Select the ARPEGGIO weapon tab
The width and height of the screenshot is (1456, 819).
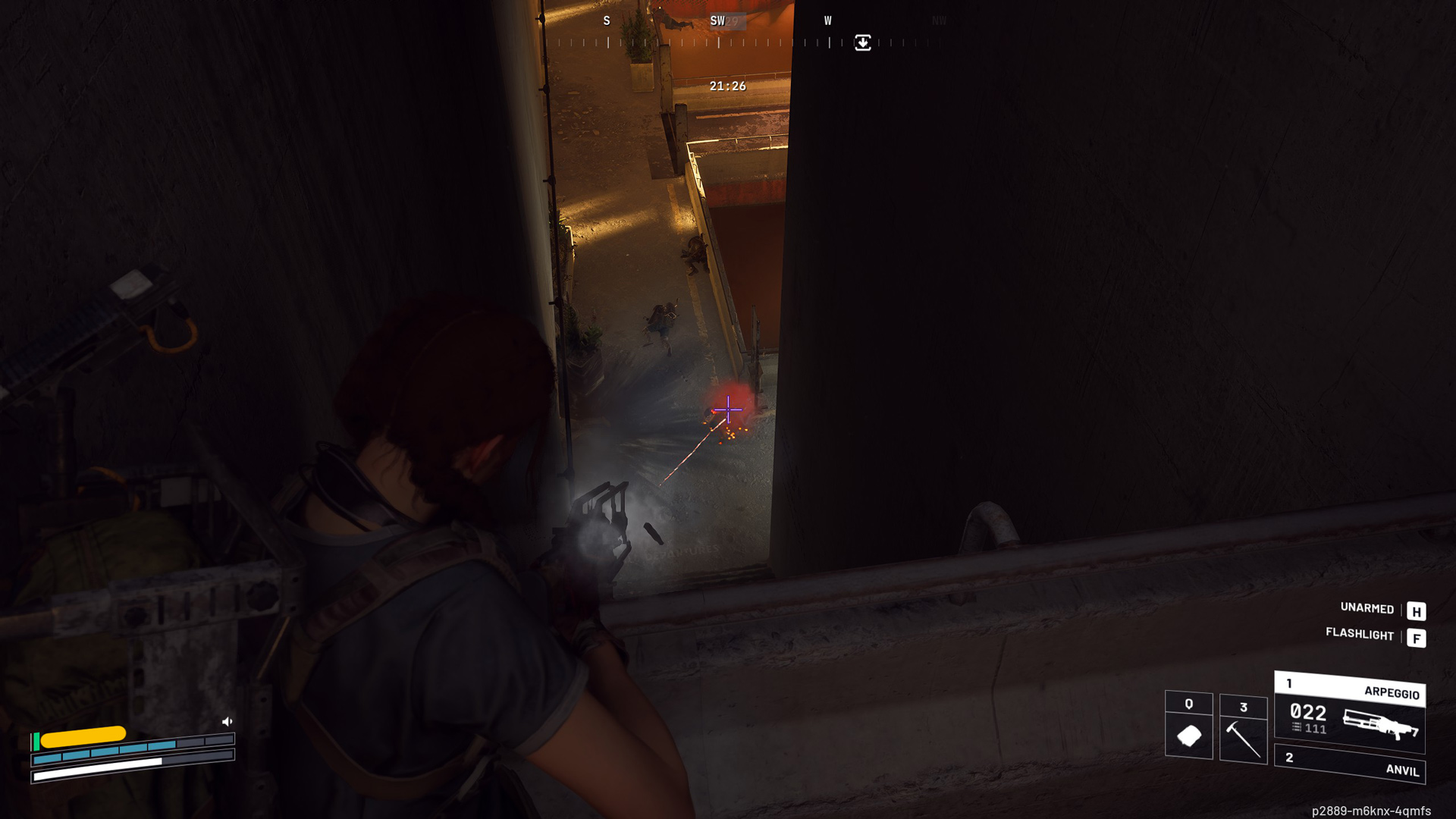point(1392,692)
